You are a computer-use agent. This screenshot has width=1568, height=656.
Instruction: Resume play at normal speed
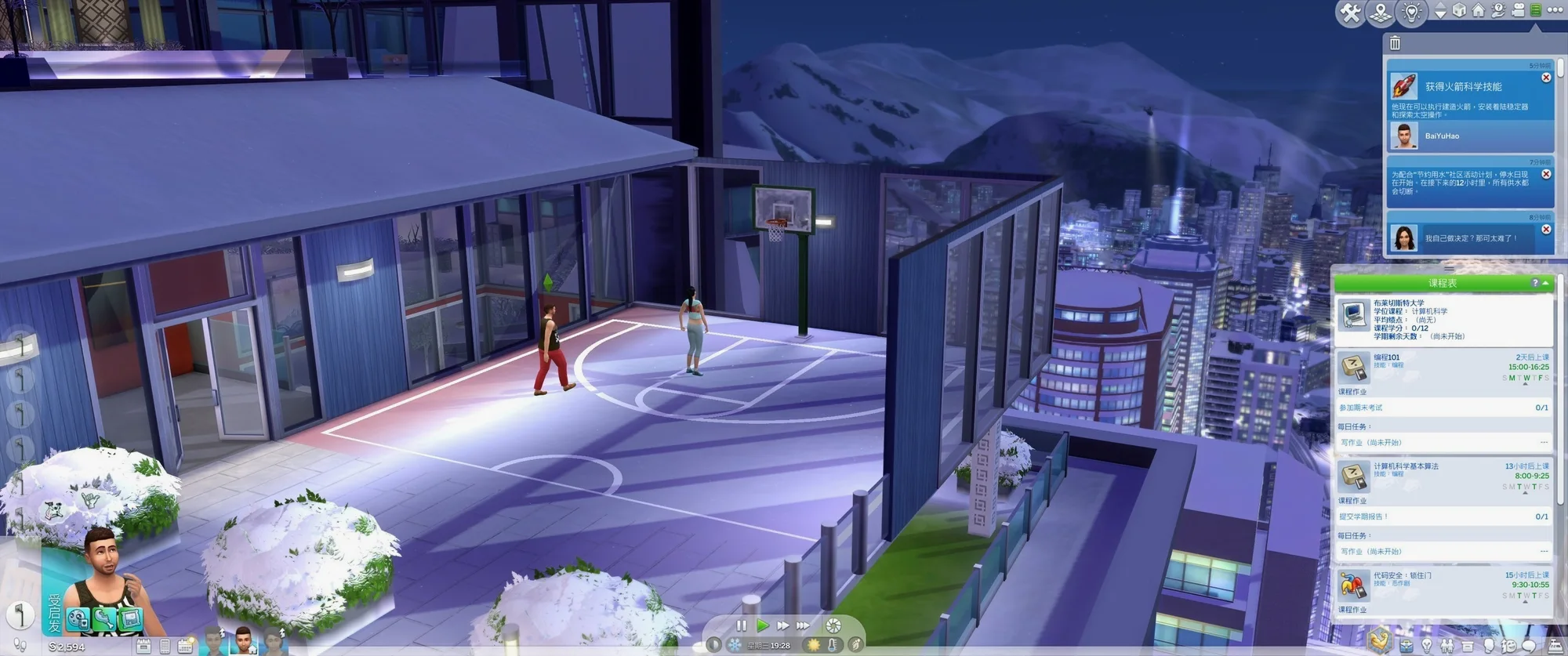click(762, 625)
